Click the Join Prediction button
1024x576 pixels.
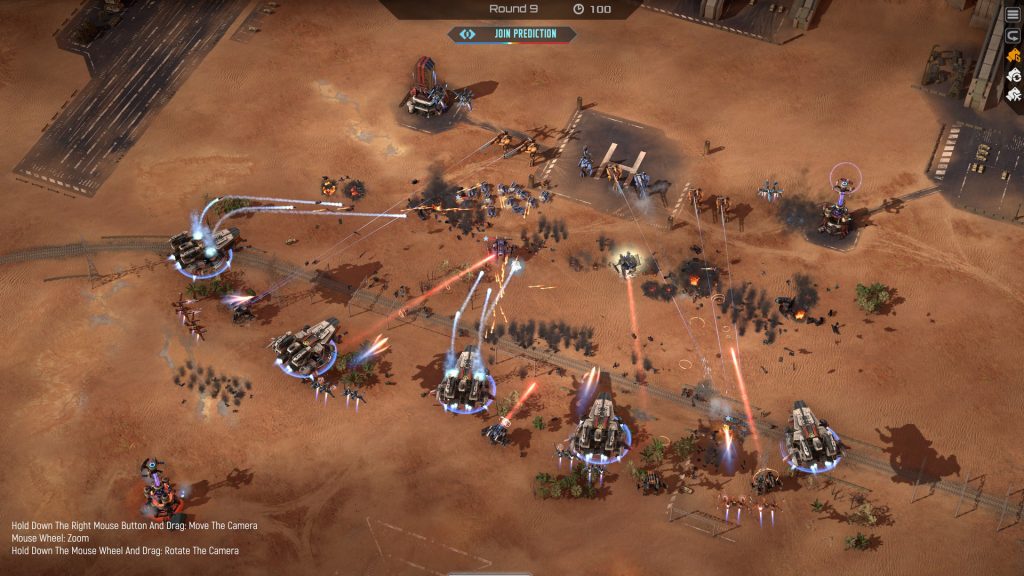[513, 34]
